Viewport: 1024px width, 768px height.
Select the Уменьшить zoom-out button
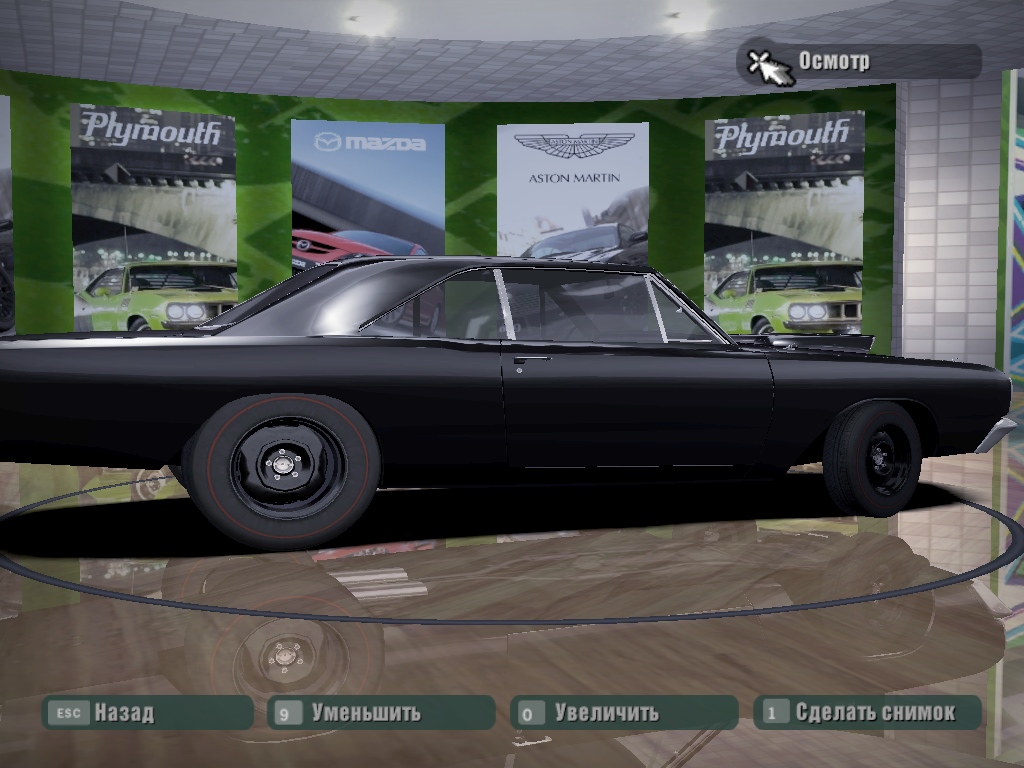tap(380, 713)
